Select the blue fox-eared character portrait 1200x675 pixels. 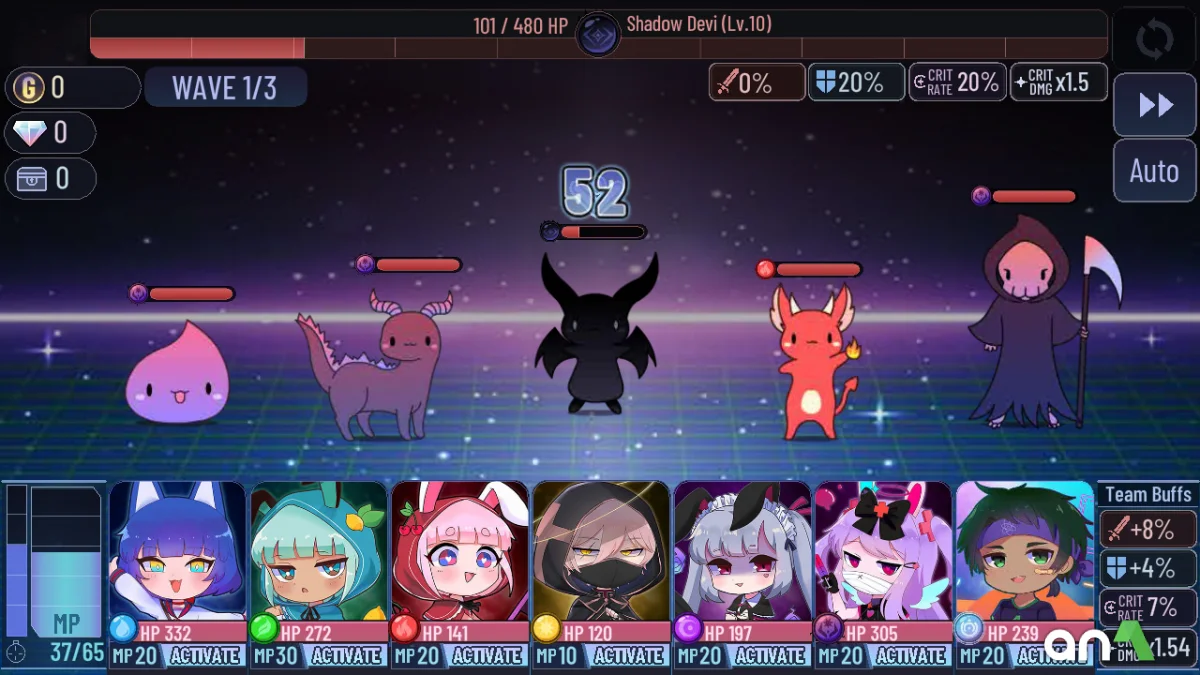[178, 548]
